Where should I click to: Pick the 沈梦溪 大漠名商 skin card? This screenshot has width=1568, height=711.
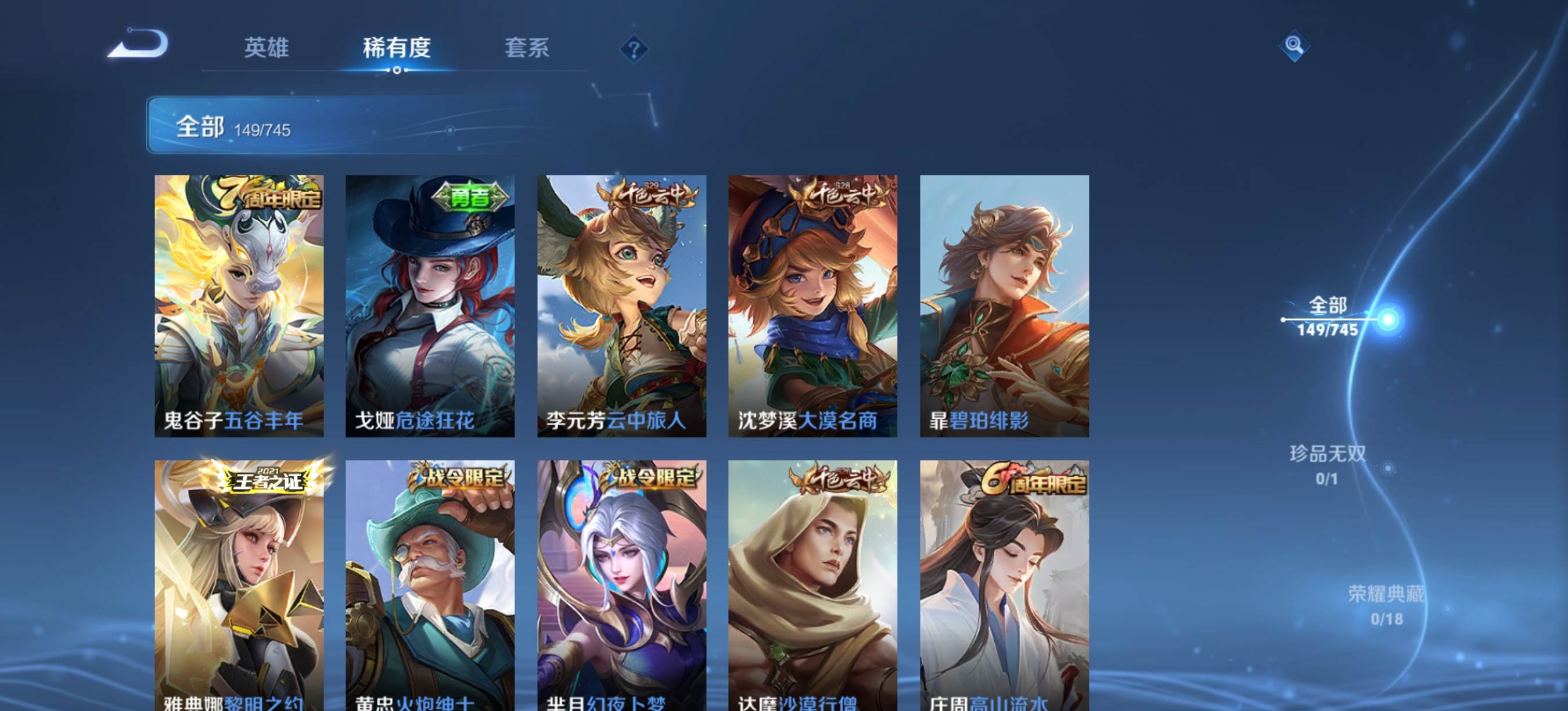812,306
